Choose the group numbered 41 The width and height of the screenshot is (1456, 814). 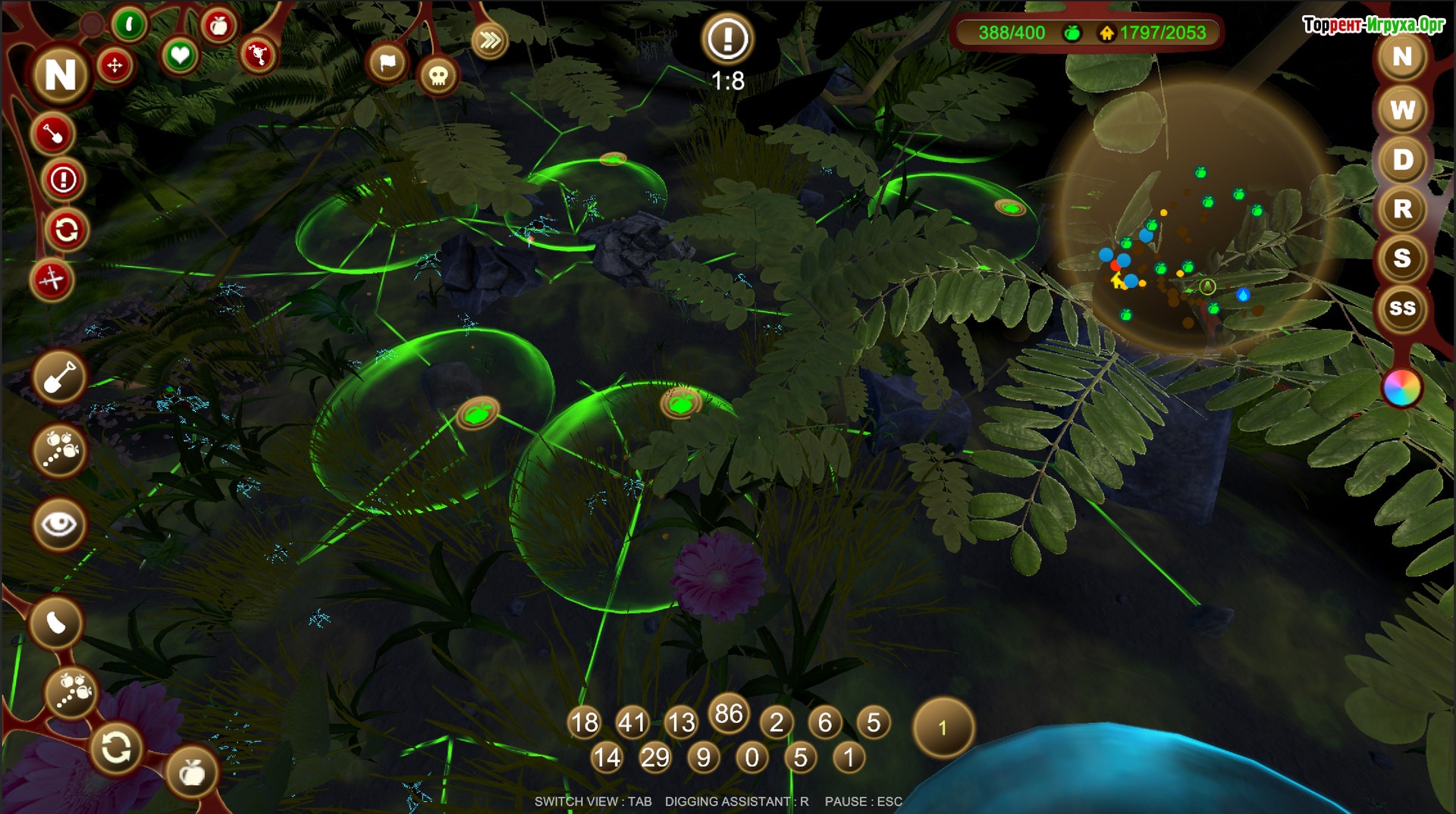(x=632, y=722)
